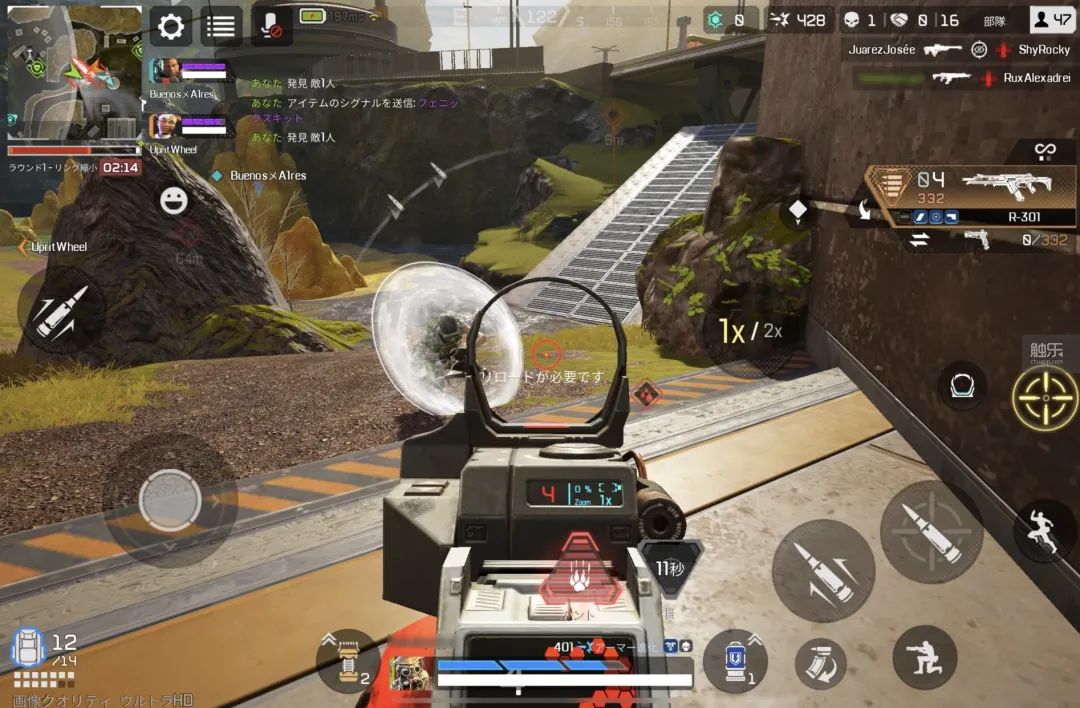Open the smiley emote wheel
The image size is (1080, 708).
174,201
